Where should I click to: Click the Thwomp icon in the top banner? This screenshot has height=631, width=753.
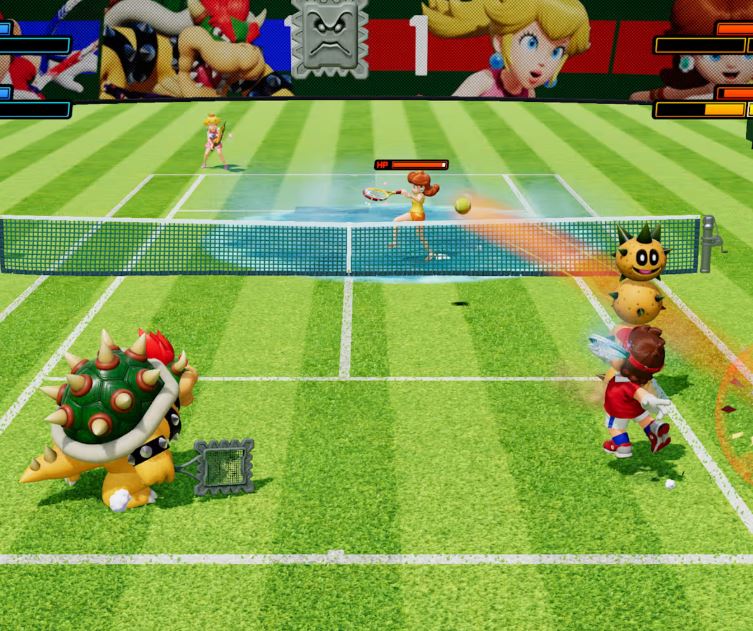click(x=329, y=36)
